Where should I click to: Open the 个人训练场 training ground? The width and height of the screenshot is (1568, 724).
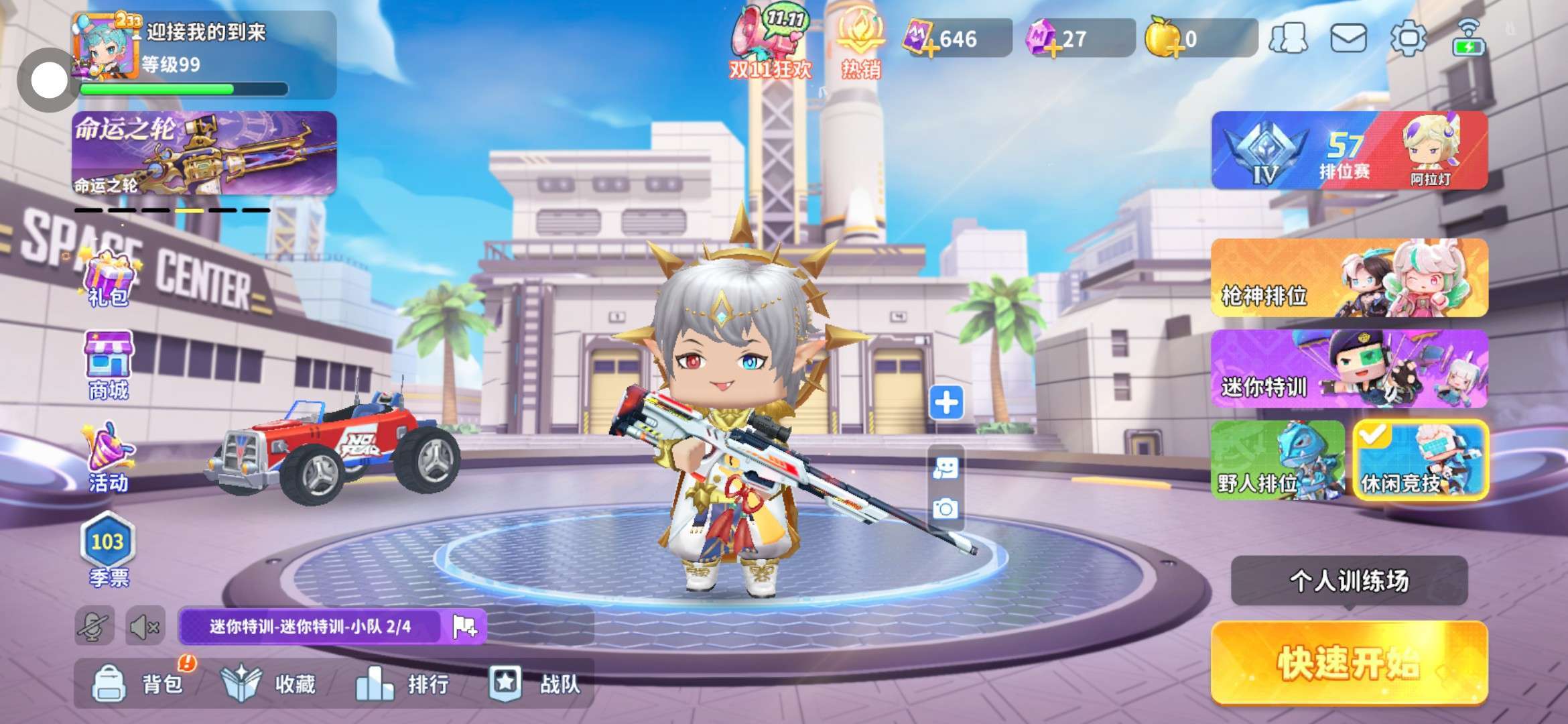point(1348,581)
